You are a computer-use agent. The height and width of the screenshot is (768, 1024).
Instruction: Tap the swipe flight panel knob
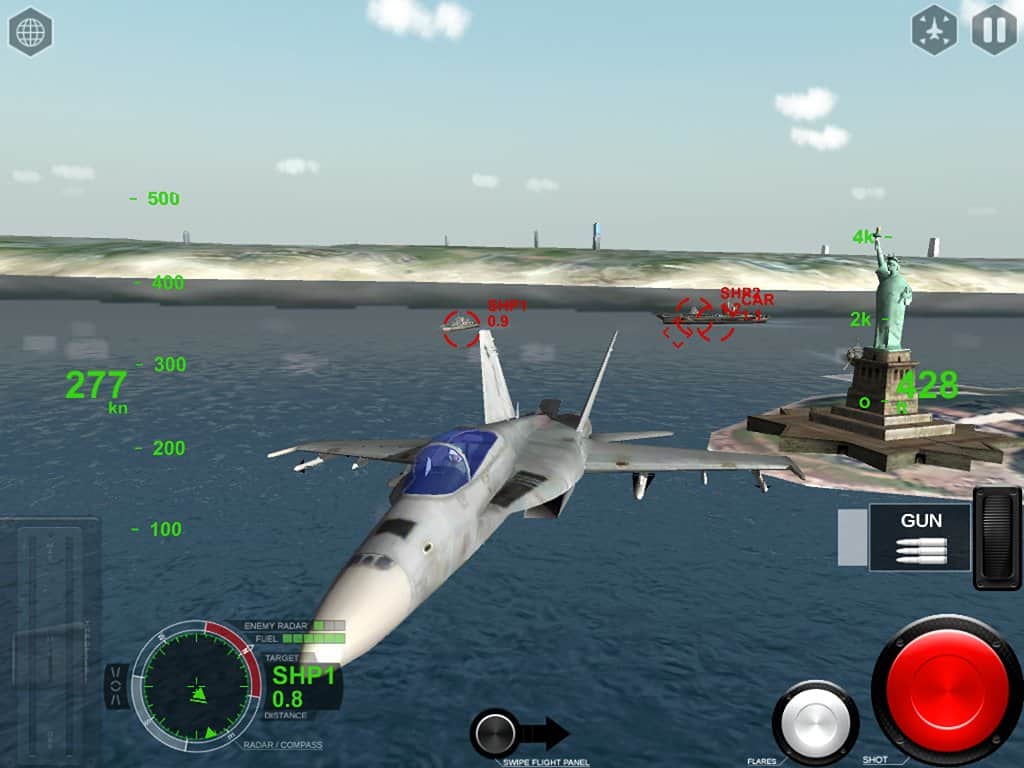click(496, 733)
